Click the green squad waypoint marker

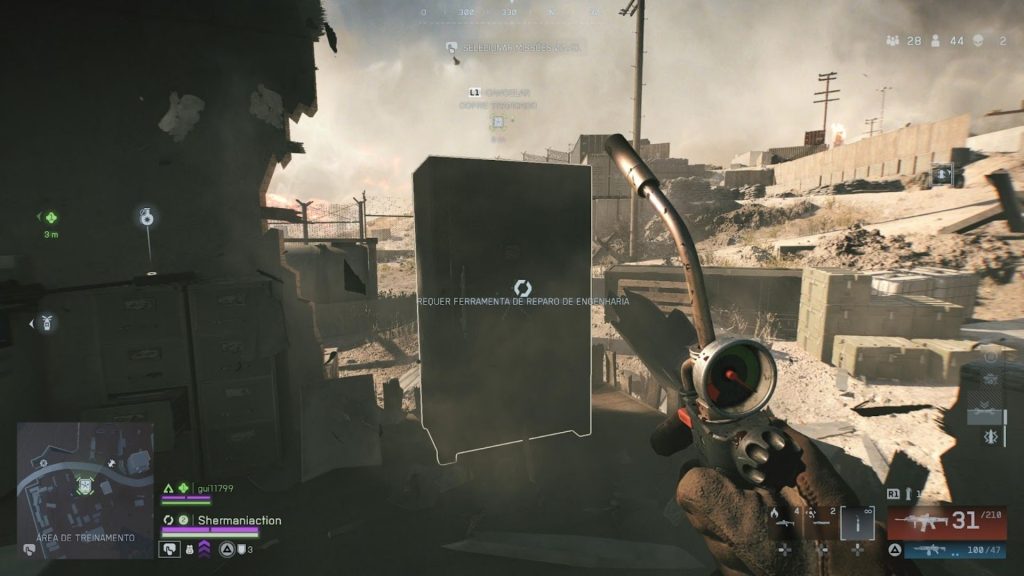[x=50, y=218]
